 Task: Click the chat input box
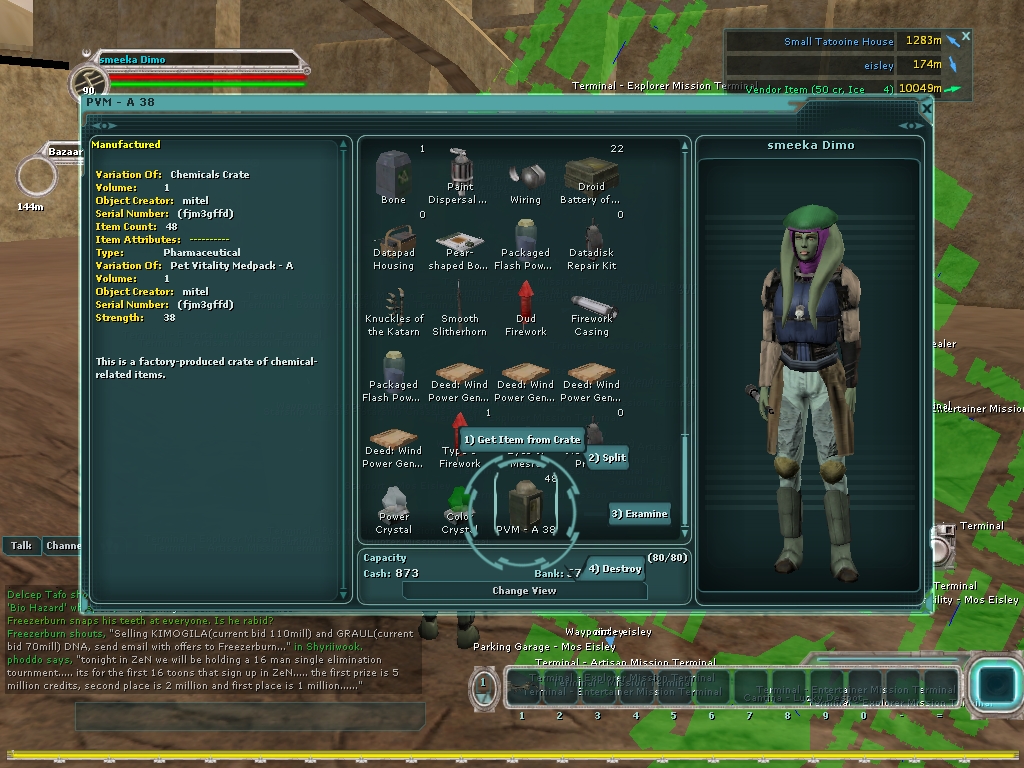(x=250, y=716)
